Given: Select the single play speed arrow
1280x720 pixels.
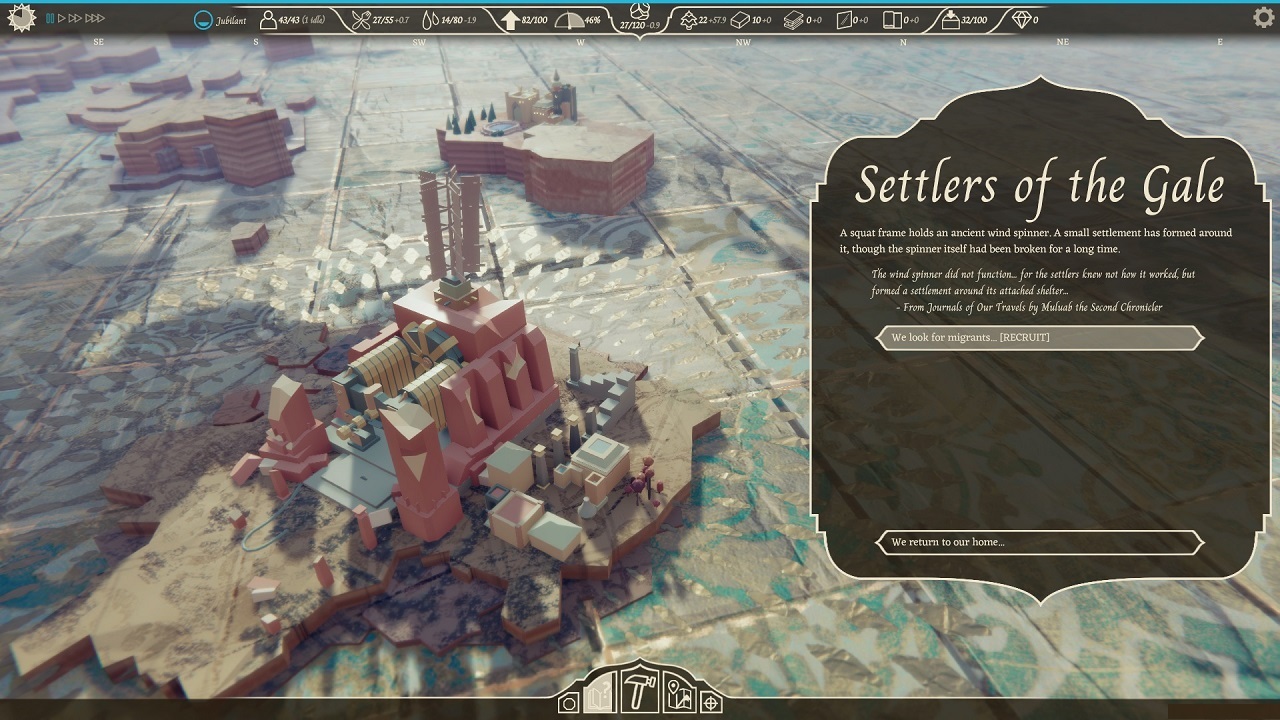Looking at the screenshot, I should point(62,18).
